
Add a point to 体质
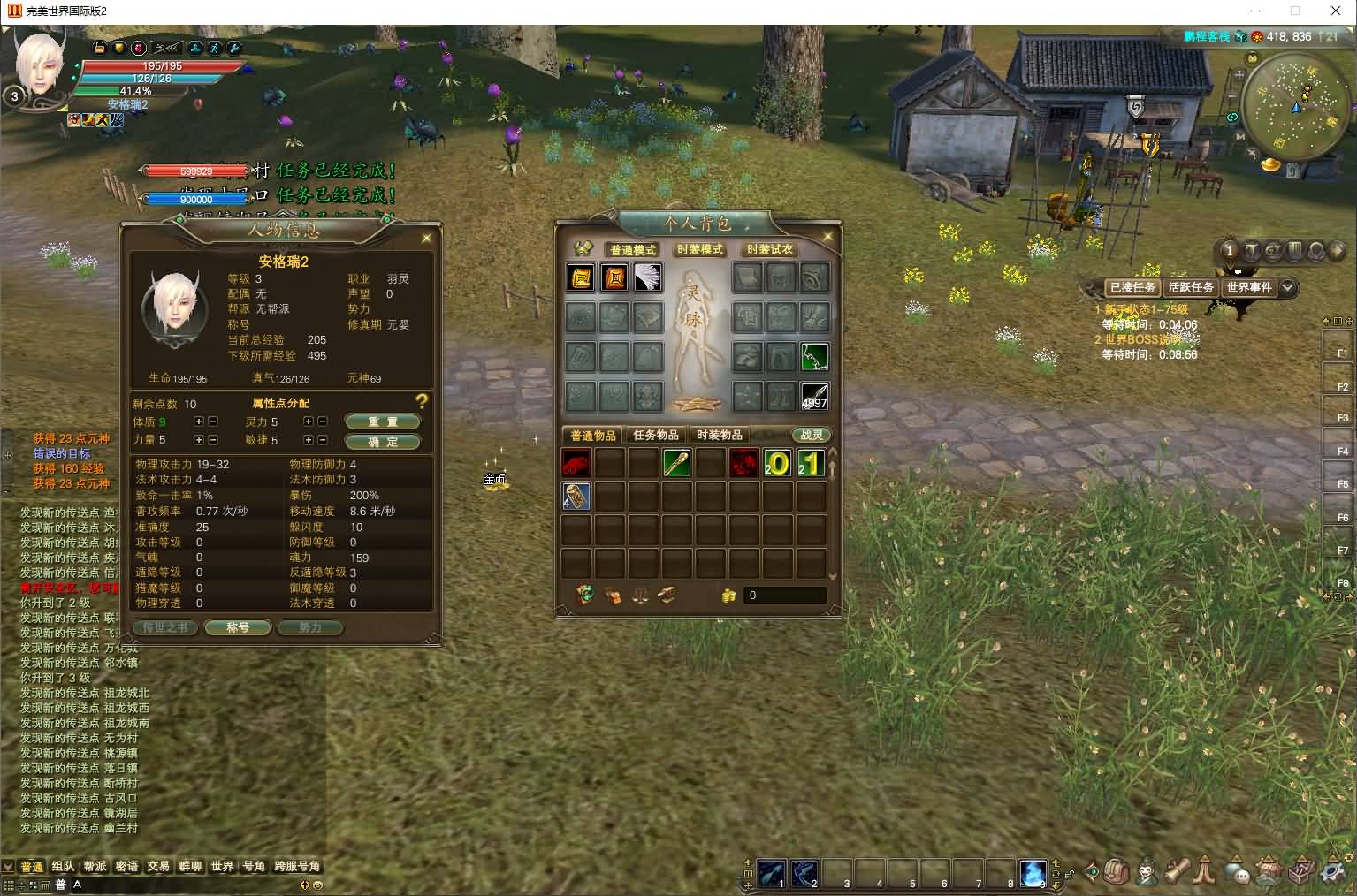pos(199,421)
